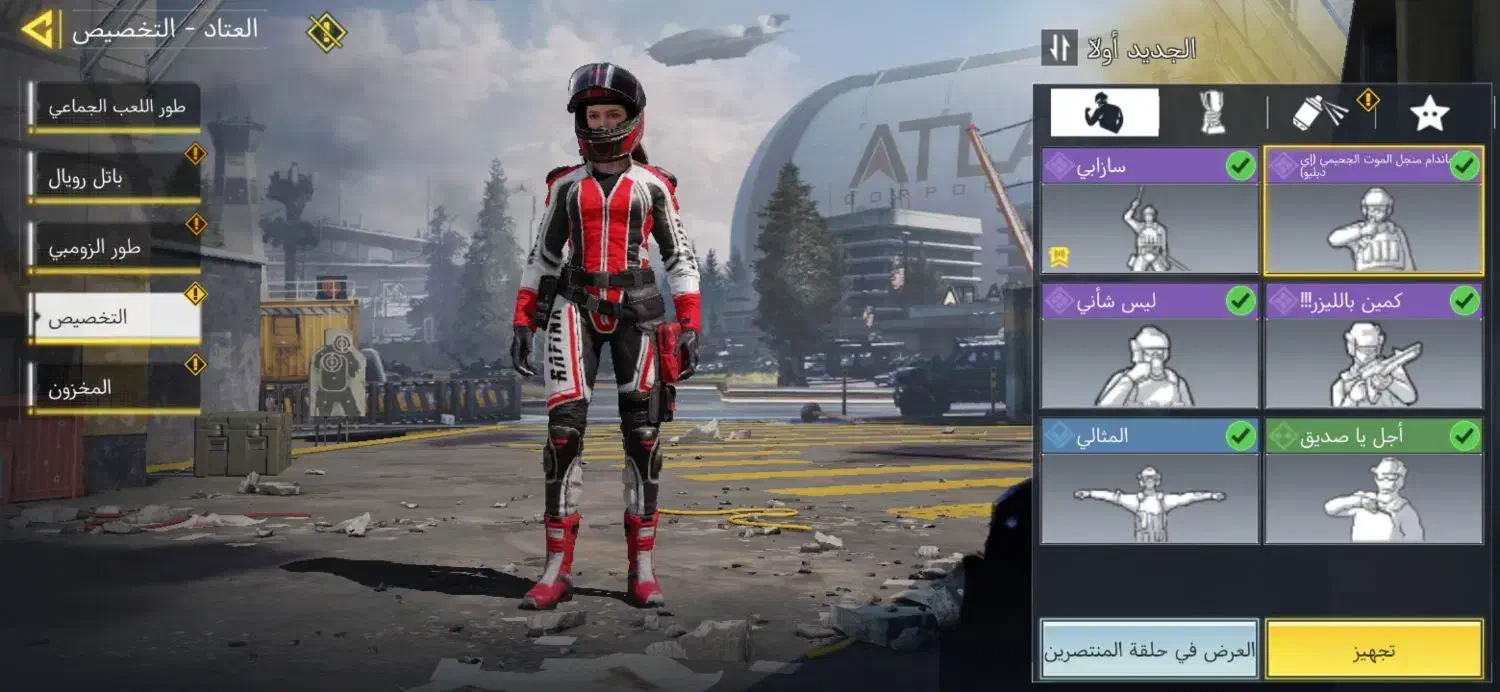Screen dimensions: 1500x692
Task: Click the yellow diamond warning icon
Action: pos(326,32)
